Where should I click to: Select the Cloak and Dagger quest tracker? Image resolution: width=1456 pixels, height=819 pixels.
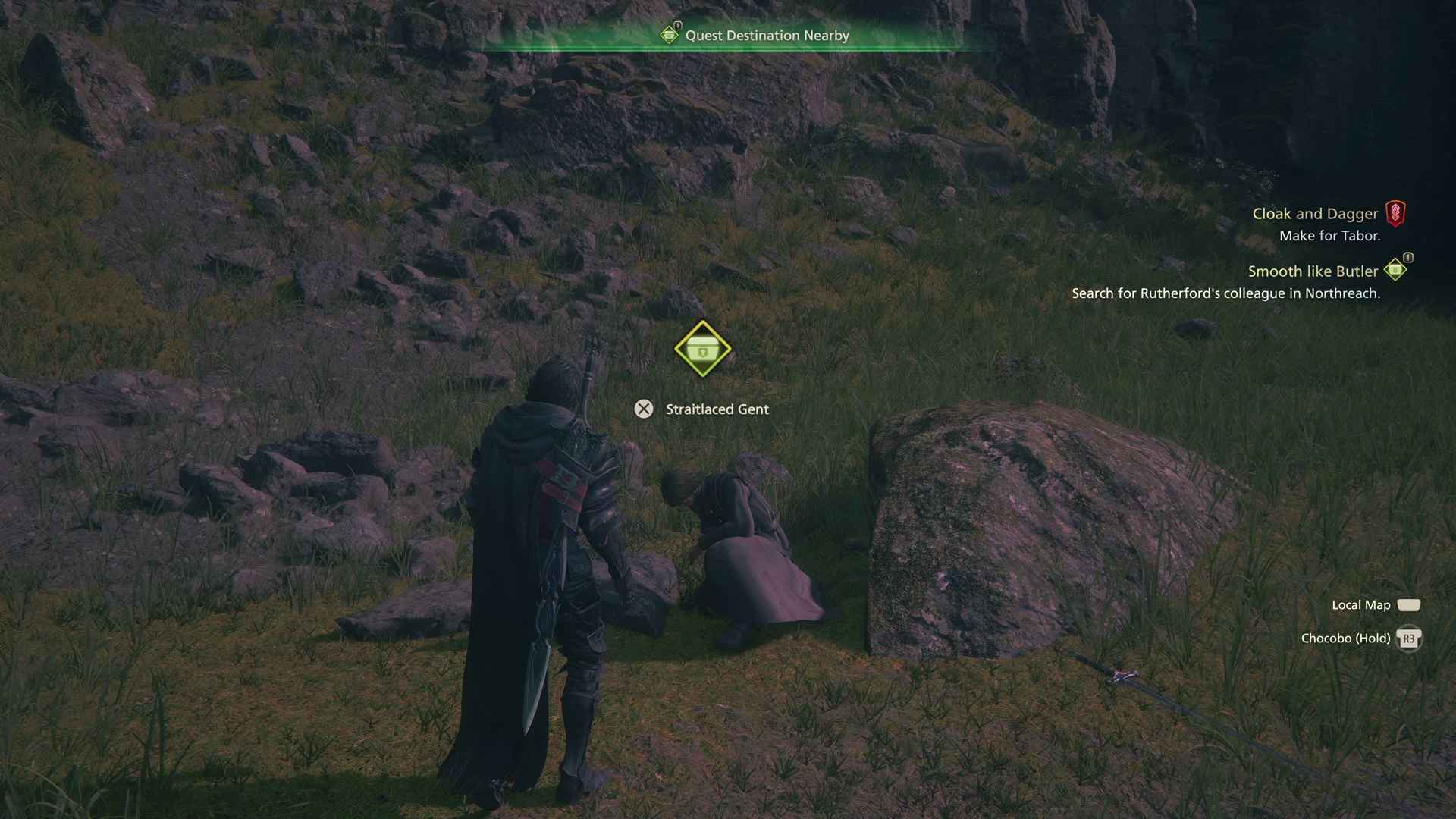(1315, 215)
